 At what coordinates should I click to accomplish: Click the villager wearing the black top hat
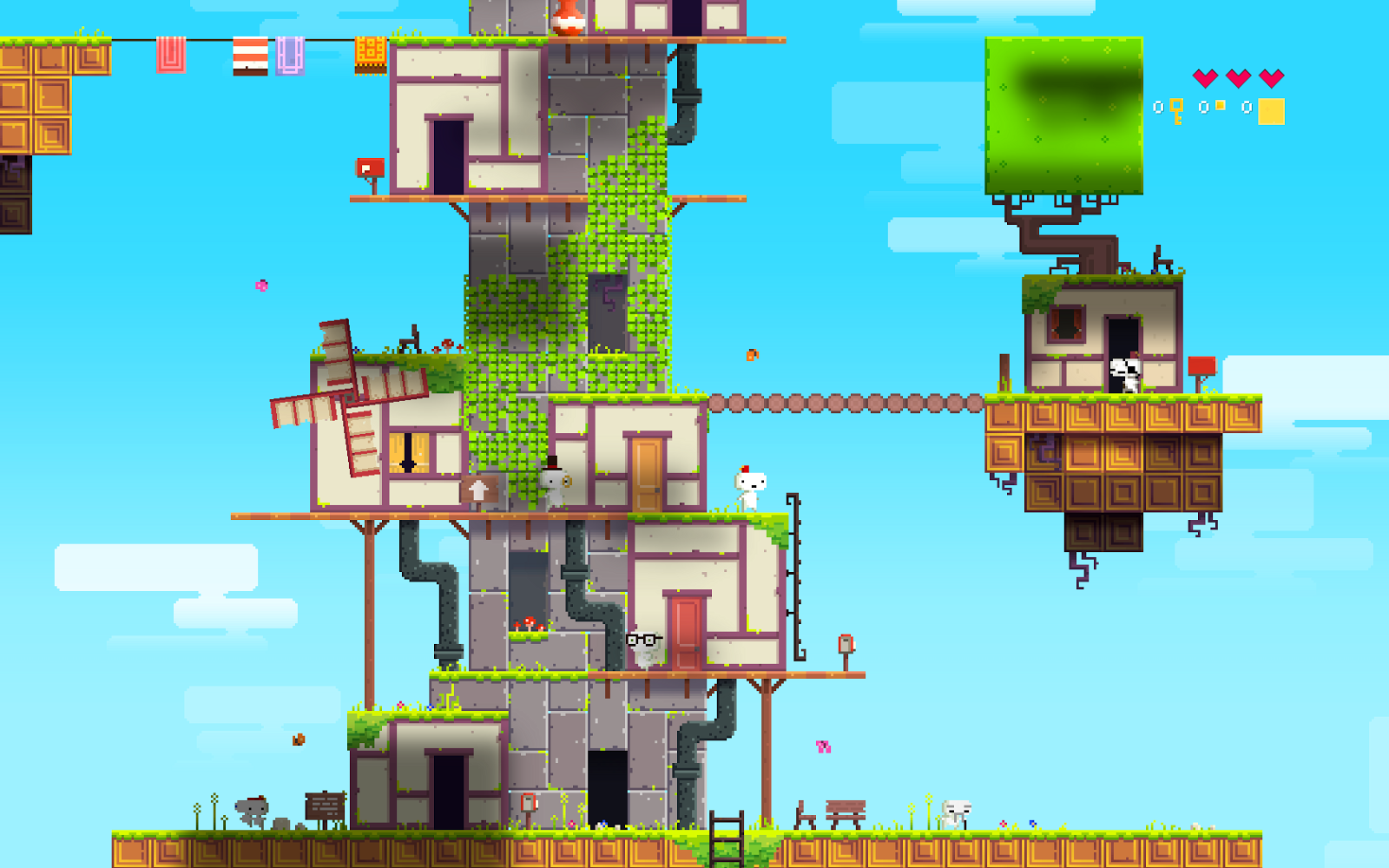[554, 479]
